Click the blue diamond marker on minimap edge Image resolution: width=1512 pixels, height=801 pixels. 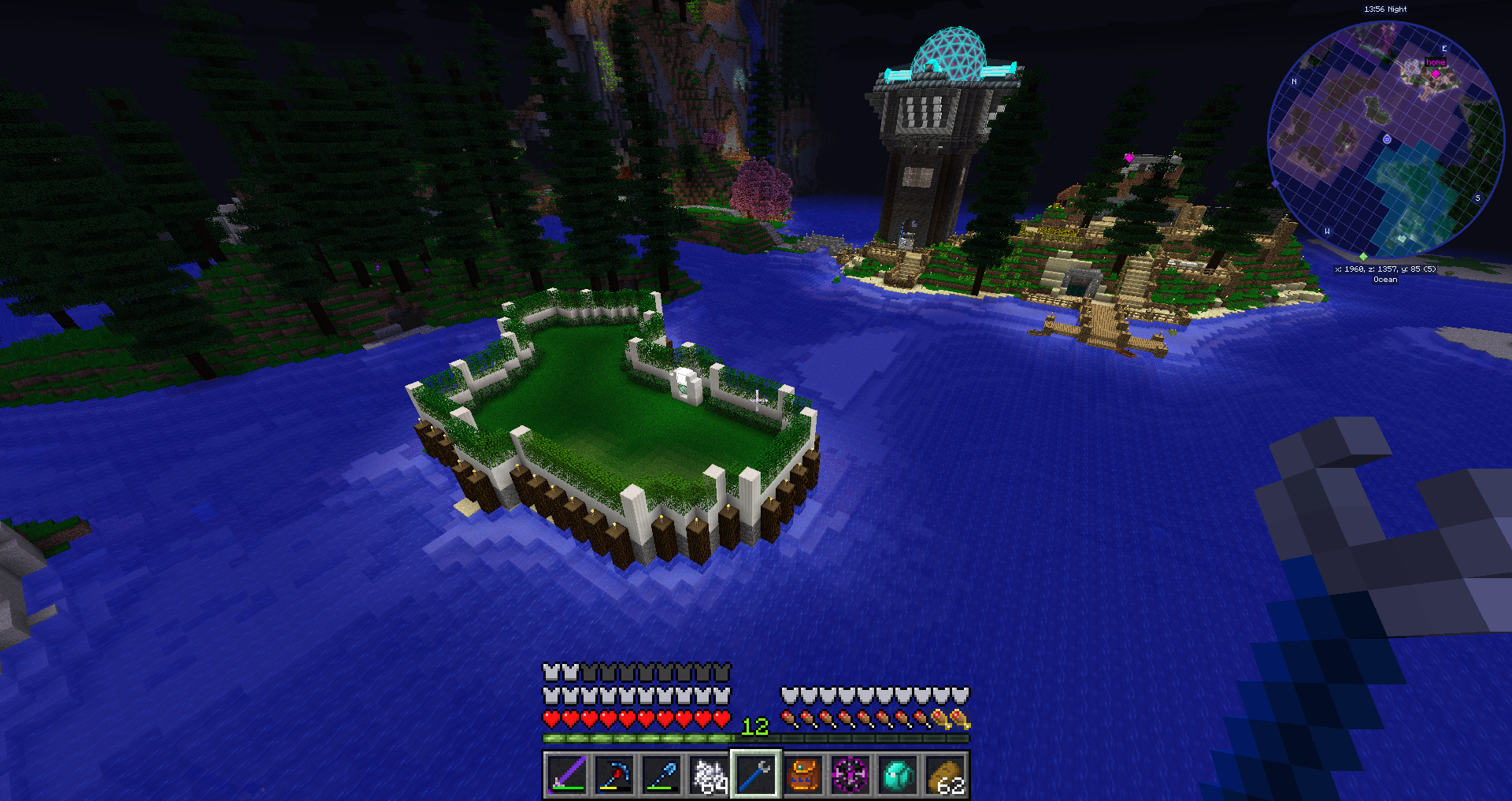point(1276,184)
